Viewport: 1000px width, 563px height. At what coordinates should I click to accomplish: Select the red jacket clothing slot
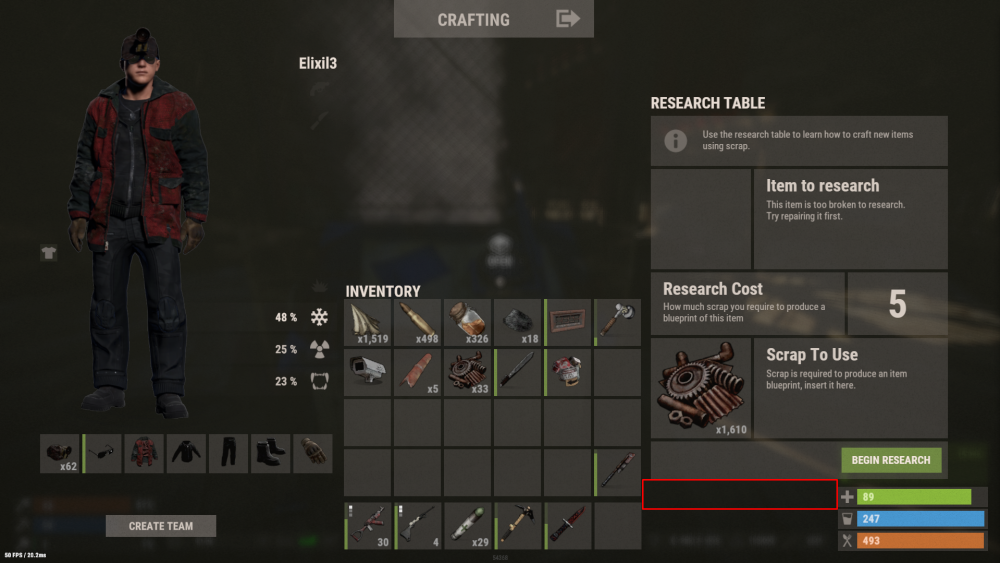pos(144,453)
